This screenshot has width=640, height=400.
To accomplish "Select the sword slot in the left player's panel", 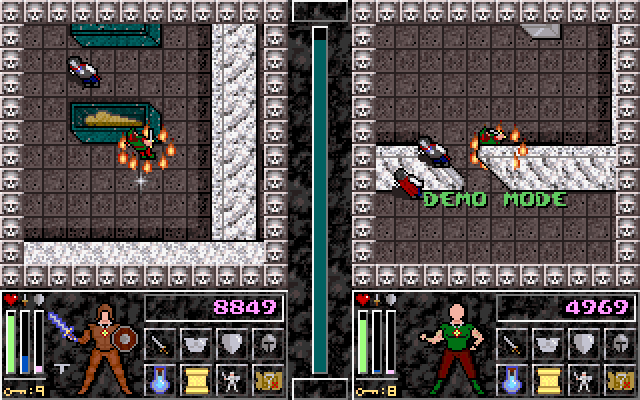I will 161,345.
